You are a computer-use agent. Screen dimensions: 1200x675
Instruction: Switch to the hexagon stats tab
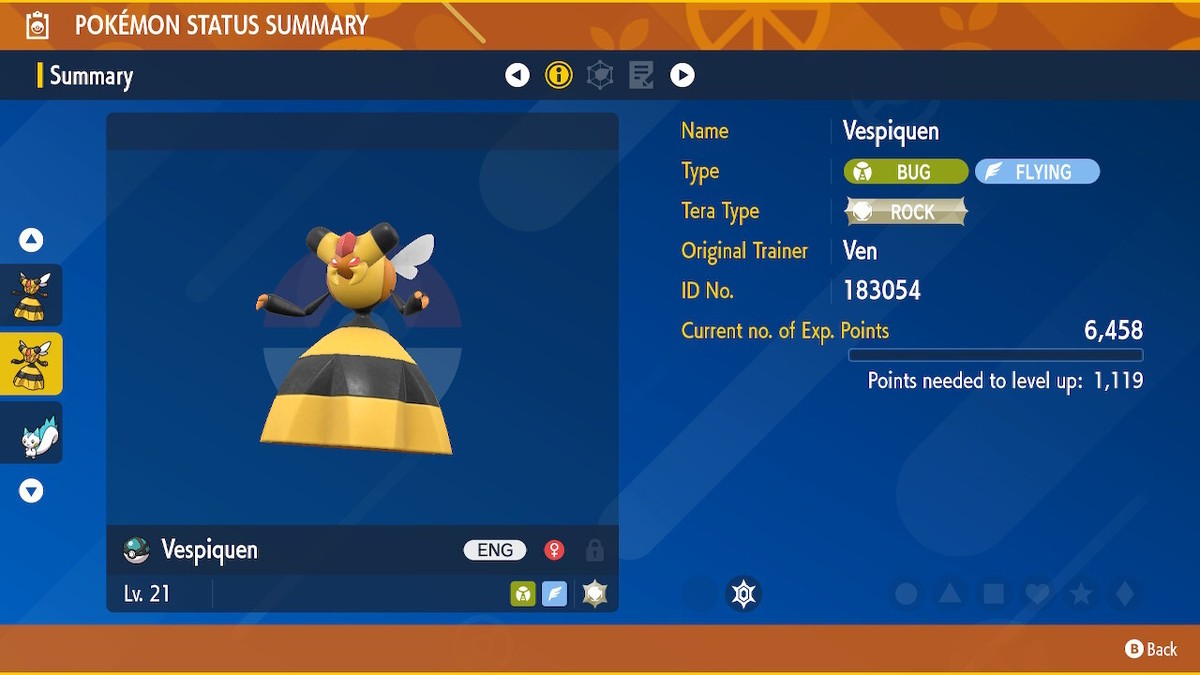pos(600,75)
